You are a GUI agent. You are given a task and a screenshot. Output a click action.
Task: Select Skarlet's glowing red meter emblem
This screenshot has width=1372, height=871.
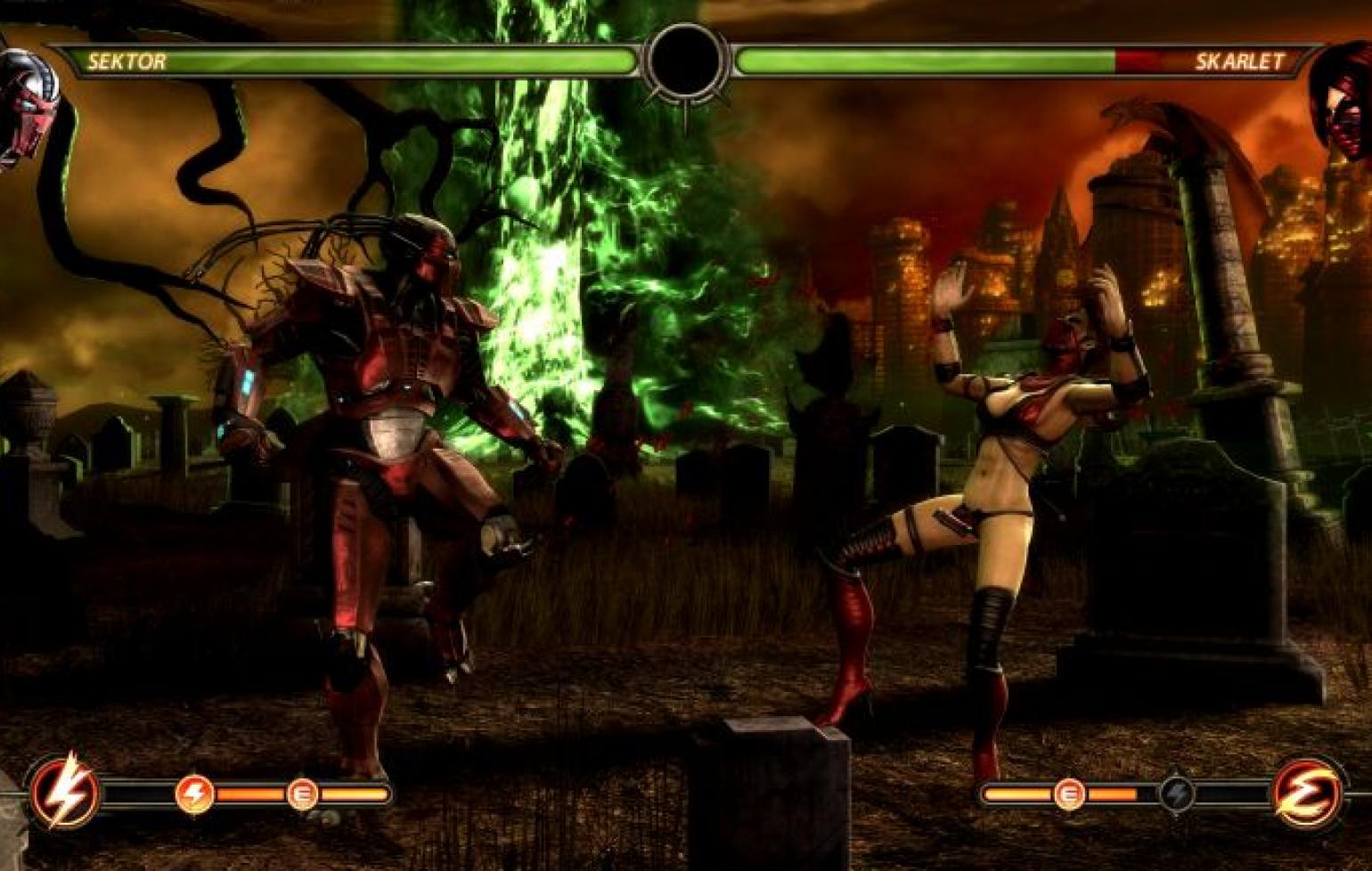point(1306,792)
